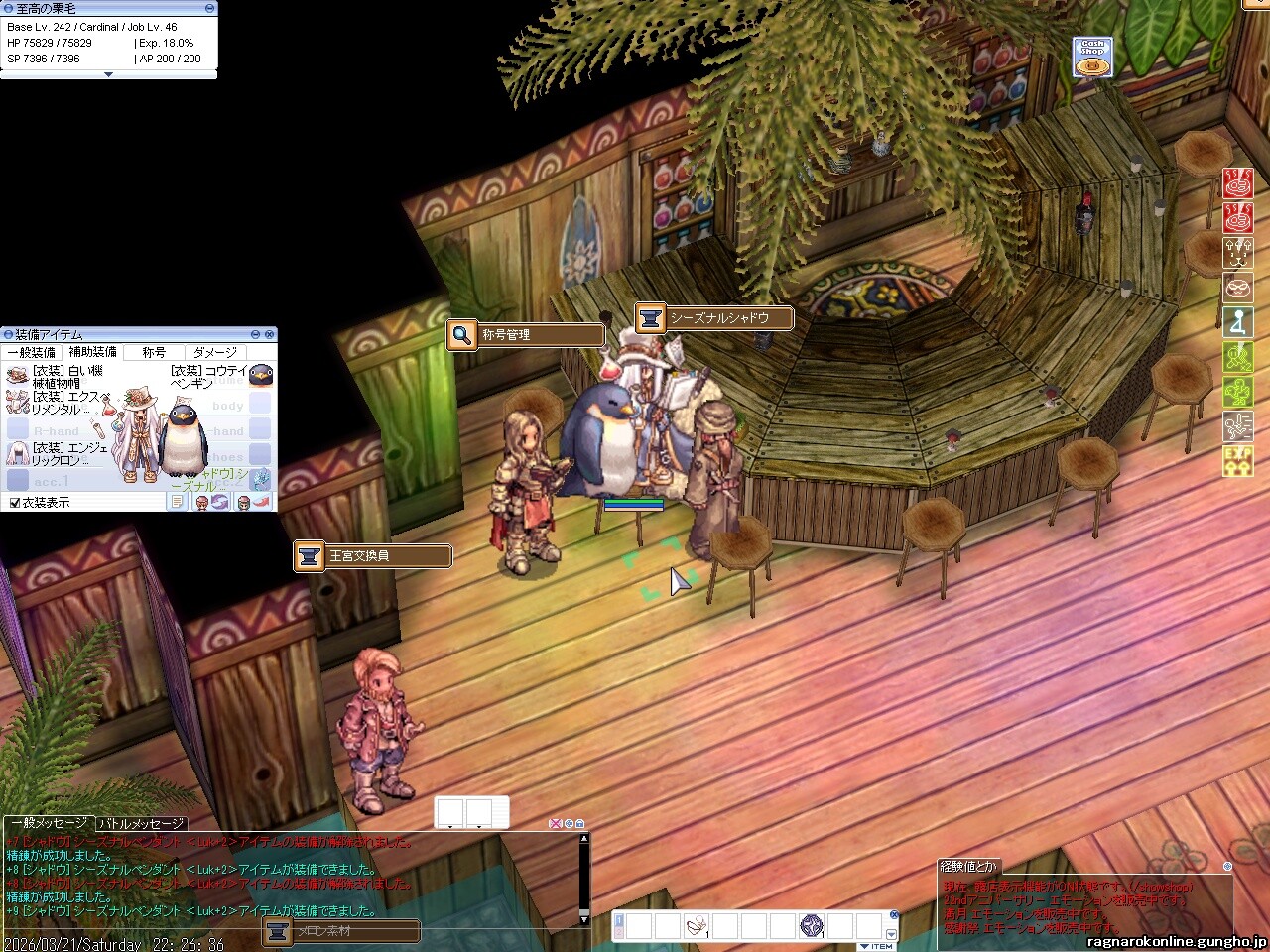This screenshot has width=1270, height=952.
Task: Close the 装備アイテム equipment window
Action: point(270,335)
